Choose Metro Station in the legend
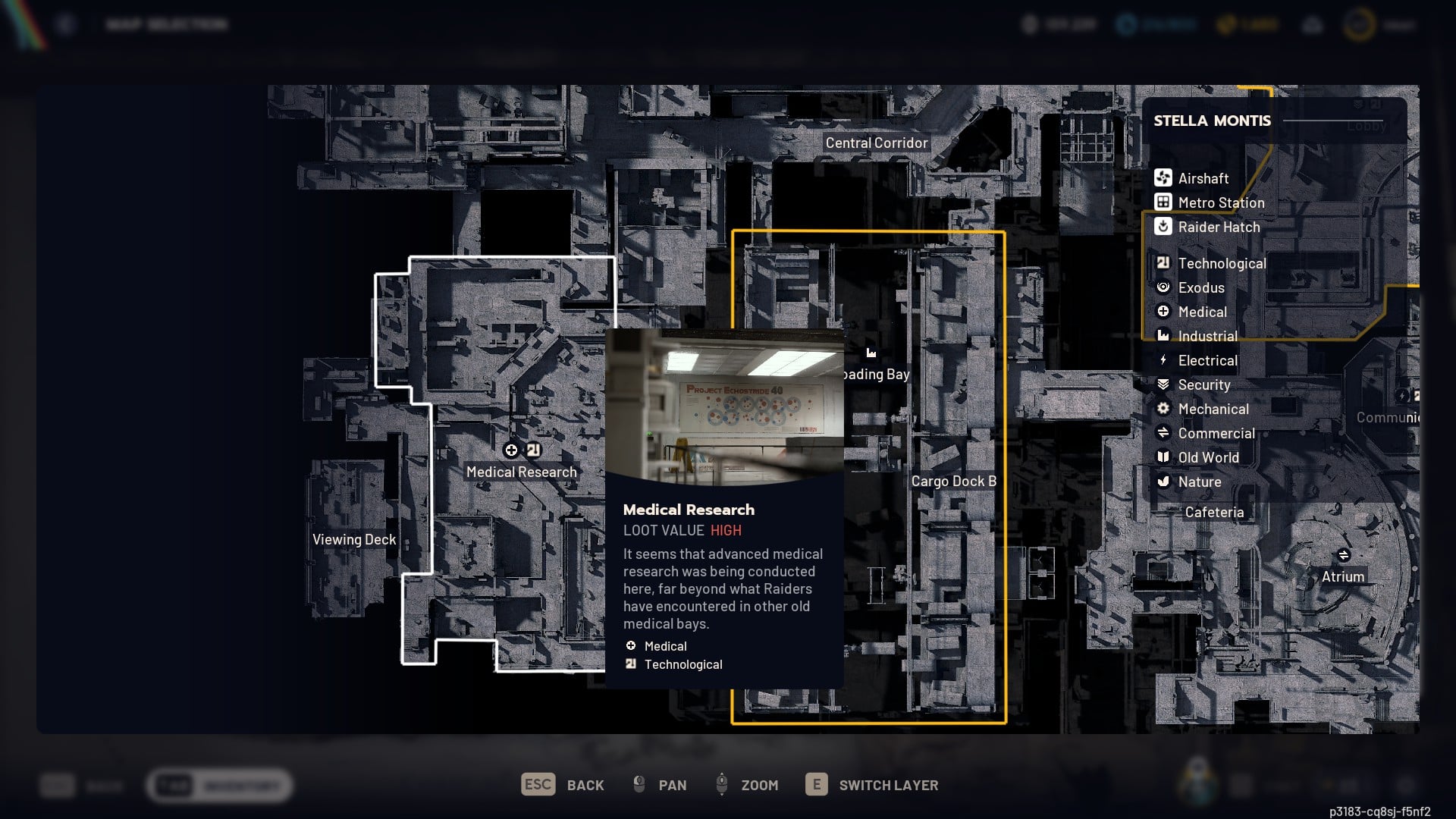The width and height of the screenshot is (1456, 819). 1220,202
